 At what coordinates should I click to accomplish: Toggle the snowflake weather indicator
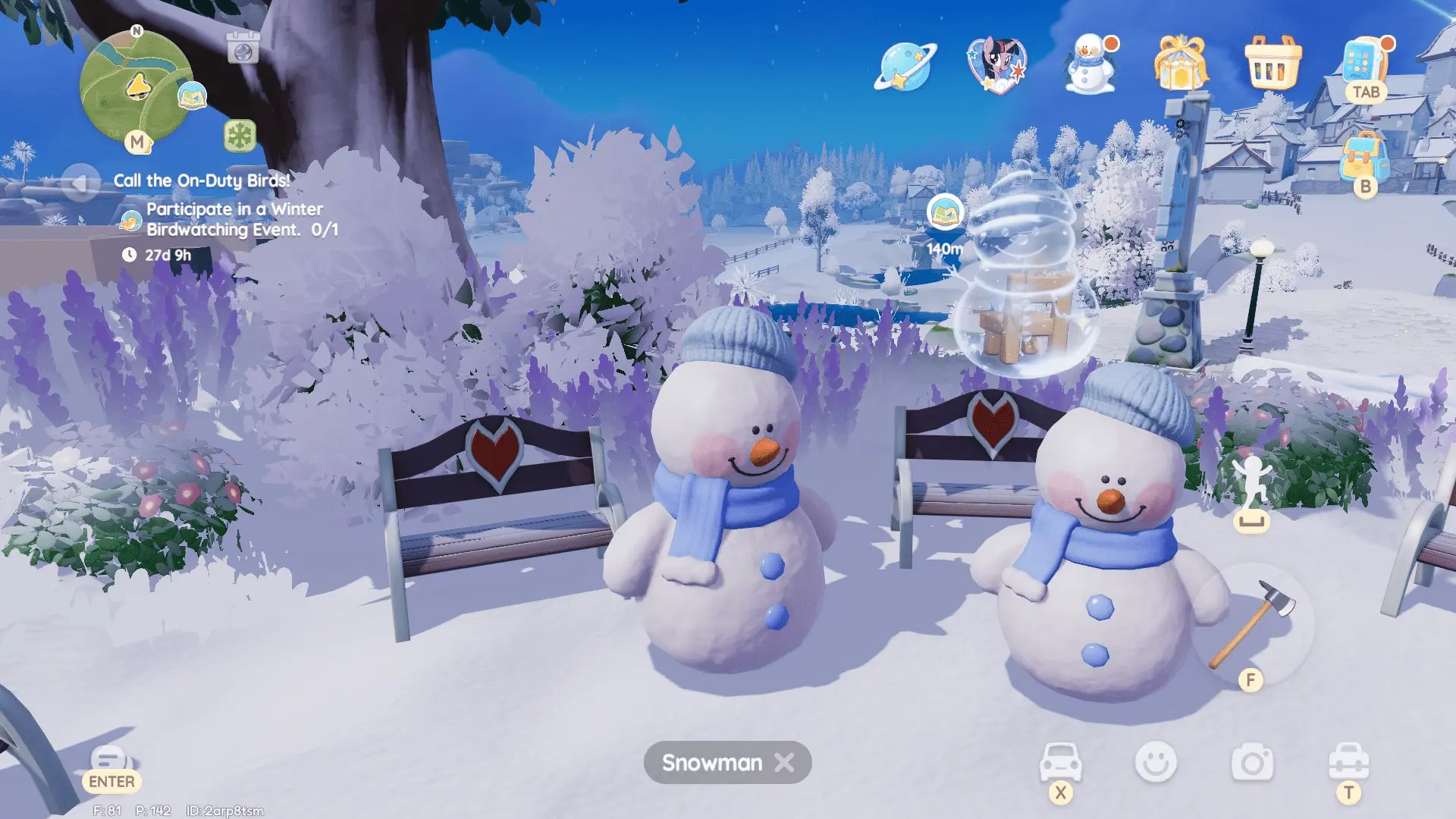[240, 137]
